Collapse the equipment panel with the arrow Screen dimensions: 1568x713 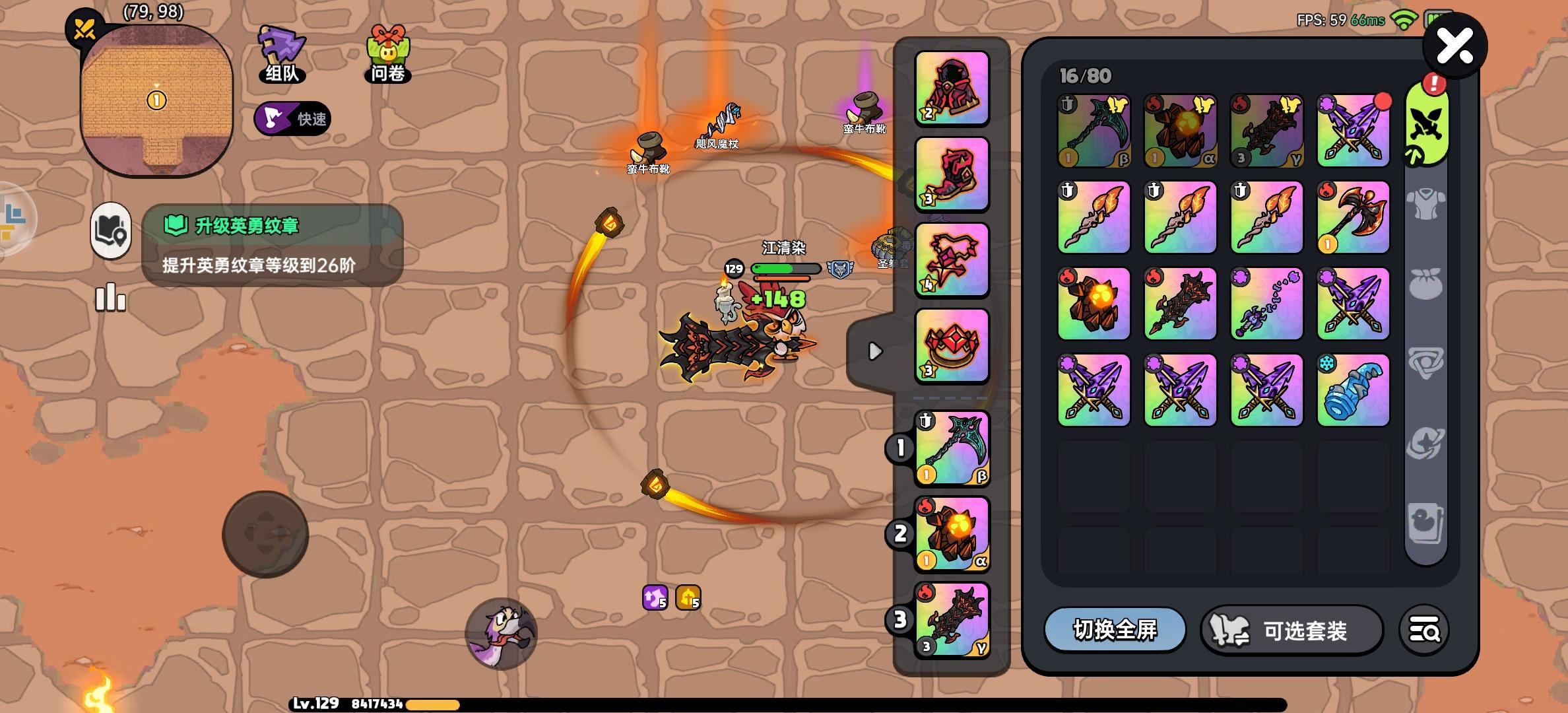(x=876, y=352)
